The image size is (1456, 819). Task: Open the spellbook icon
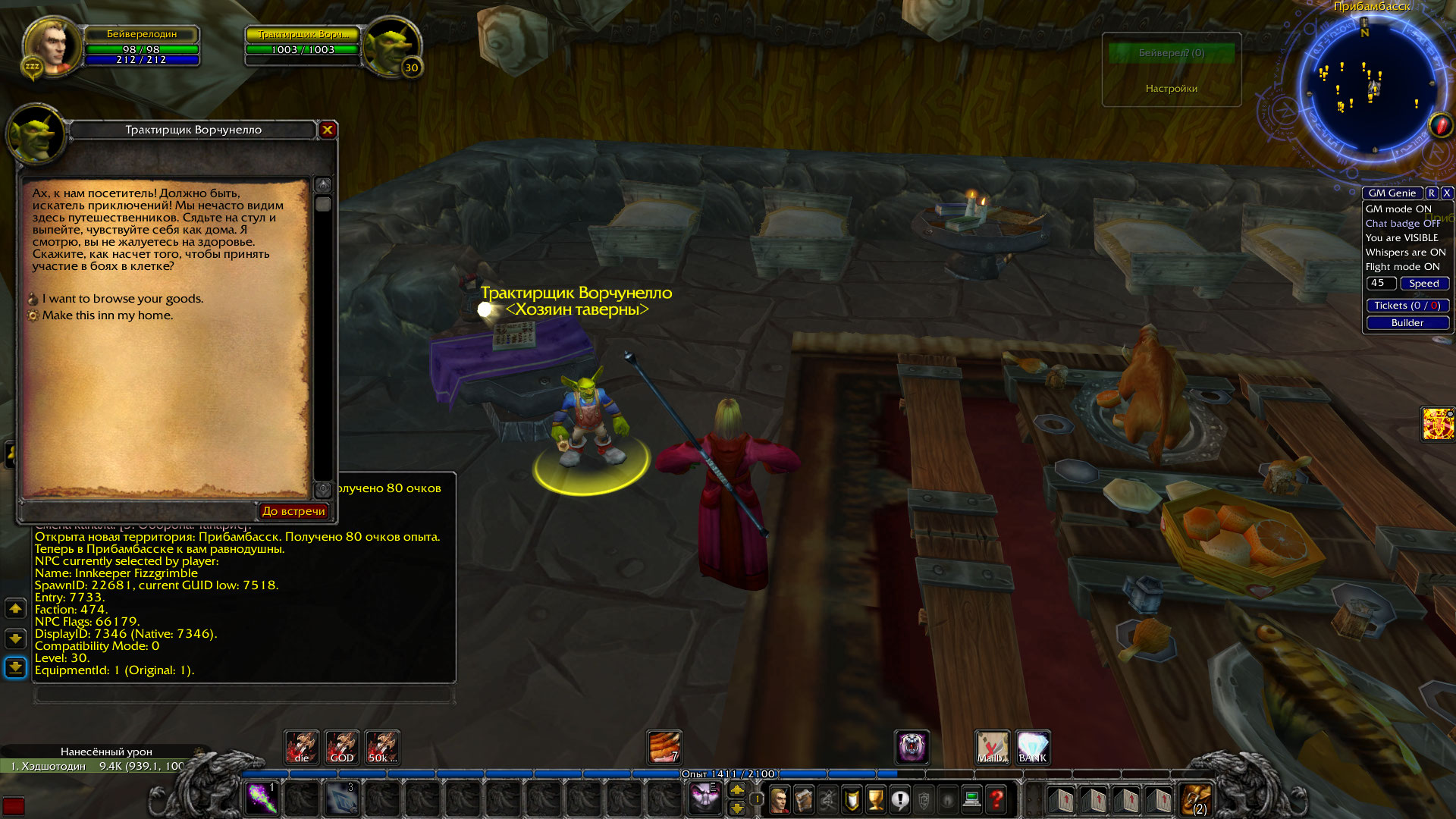click(x=802, y=800)
